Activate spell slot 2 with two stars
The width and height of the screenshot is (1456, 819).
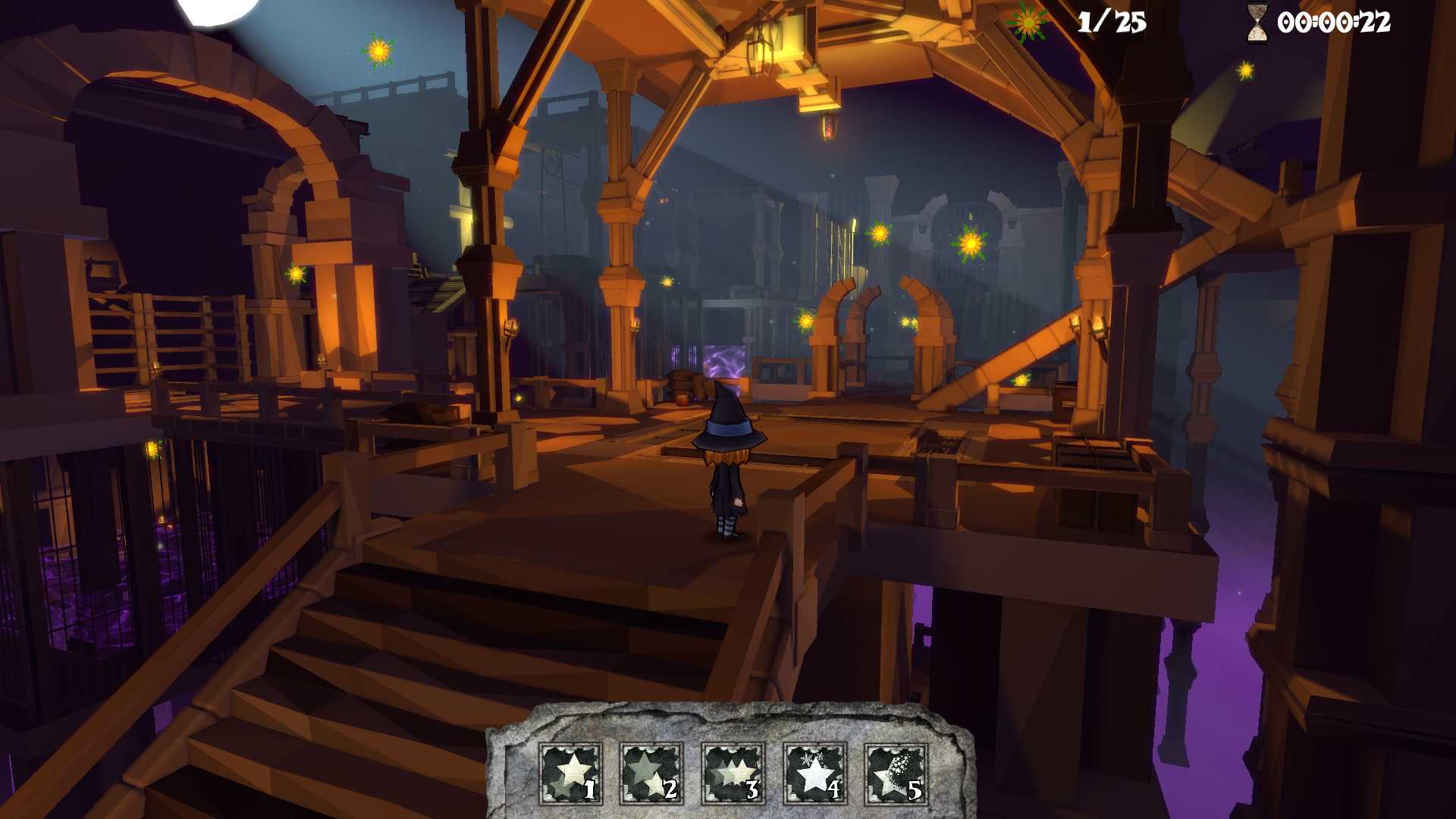(651, 773)
